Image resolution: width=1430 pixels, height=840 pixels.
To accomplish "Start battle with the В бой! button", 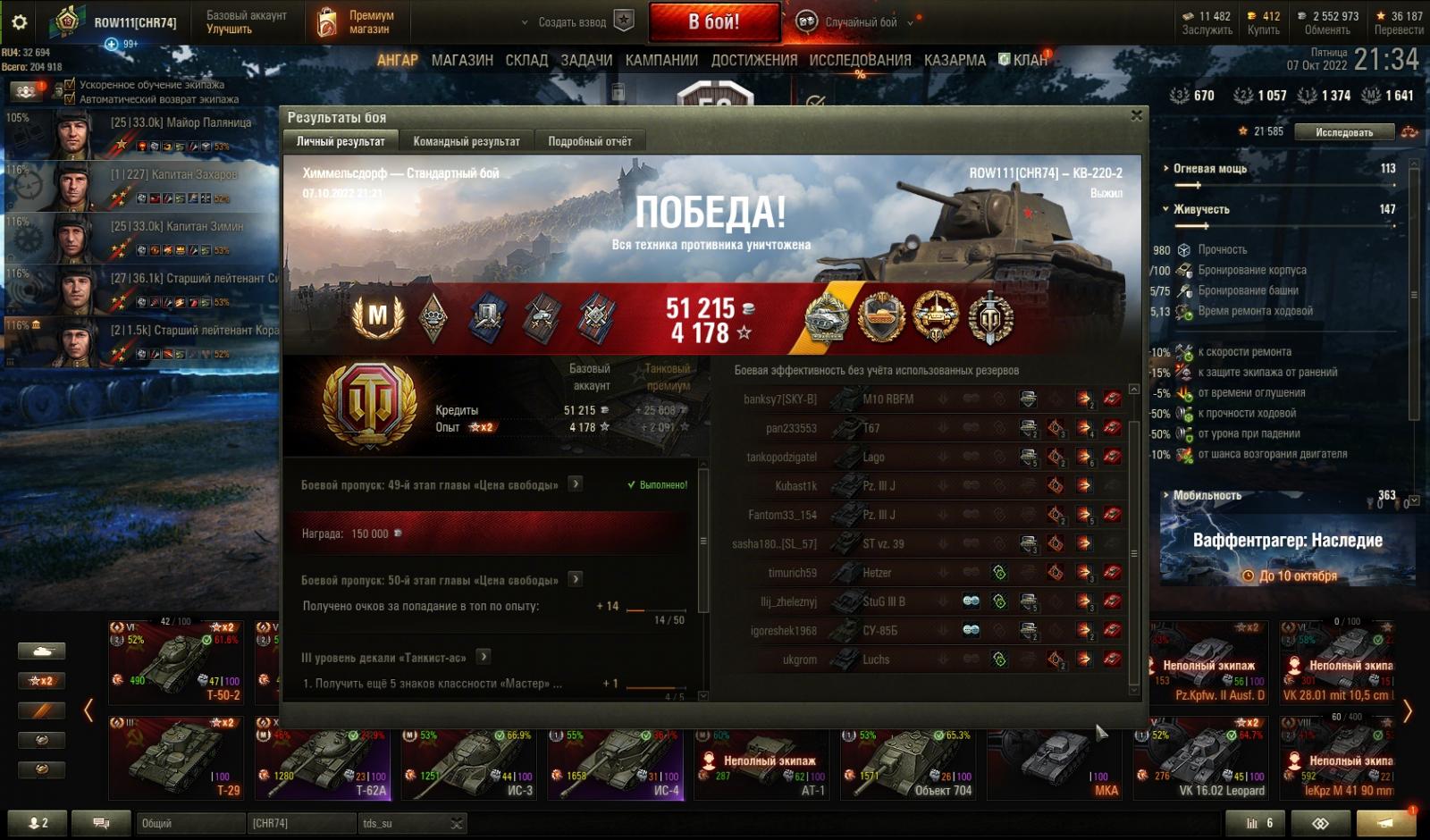I will click(x=713, y=22).
